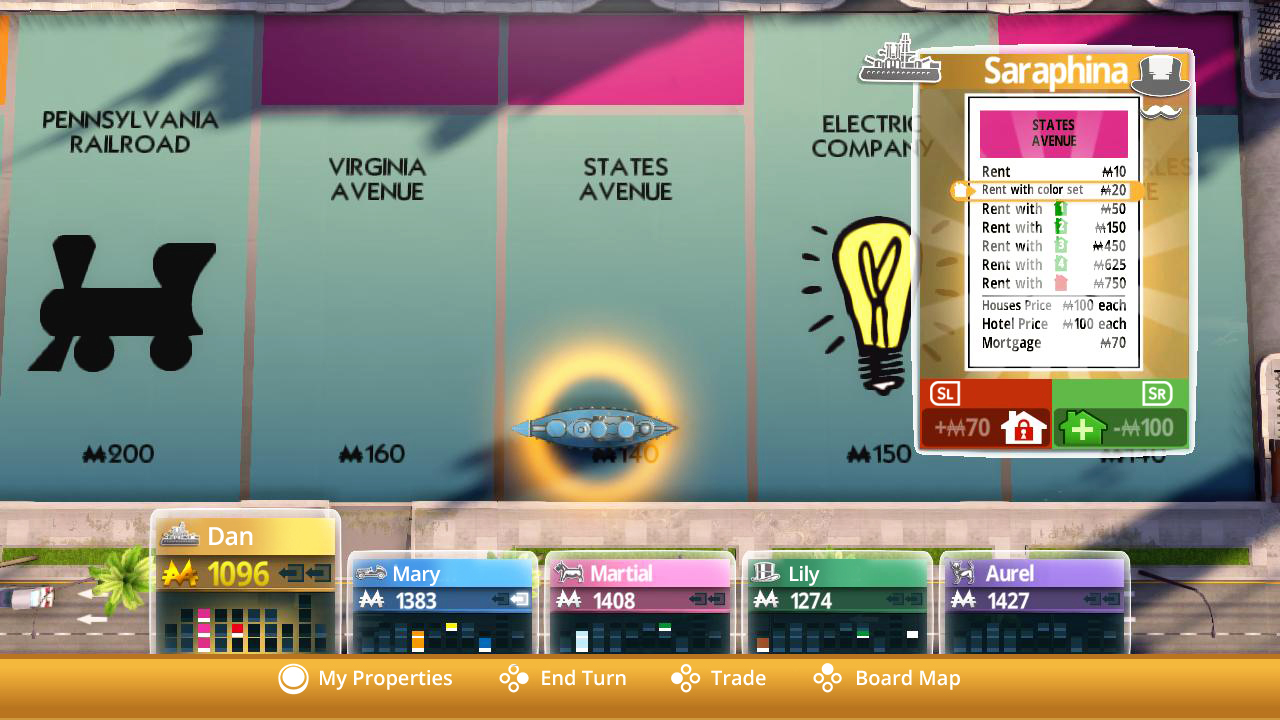Image resolution: width=1280 pixels, height=720 pixels.
Task: Expand Mary's panel using its arrow icons
Action: click(x=513, y=598)
